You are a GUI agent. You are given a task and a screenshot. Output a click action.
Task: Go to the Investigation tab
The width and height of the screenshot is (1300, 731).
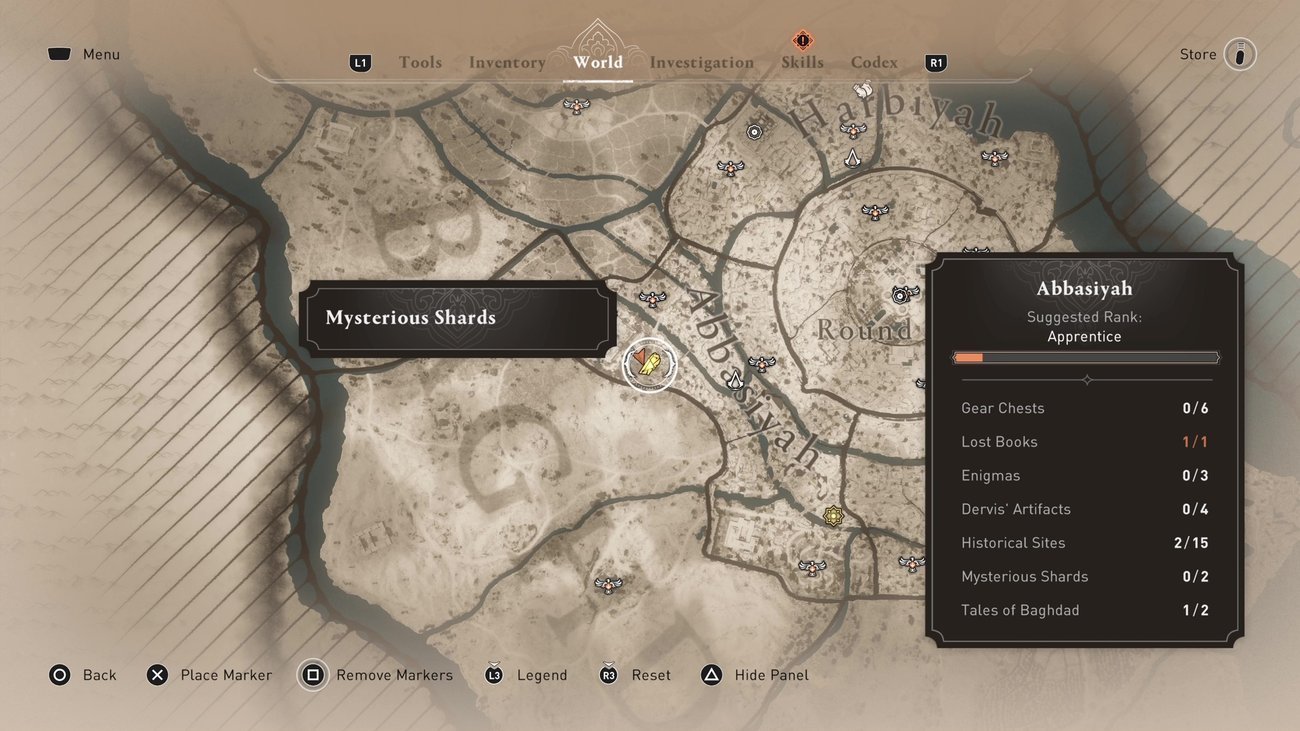click(702, 62)
